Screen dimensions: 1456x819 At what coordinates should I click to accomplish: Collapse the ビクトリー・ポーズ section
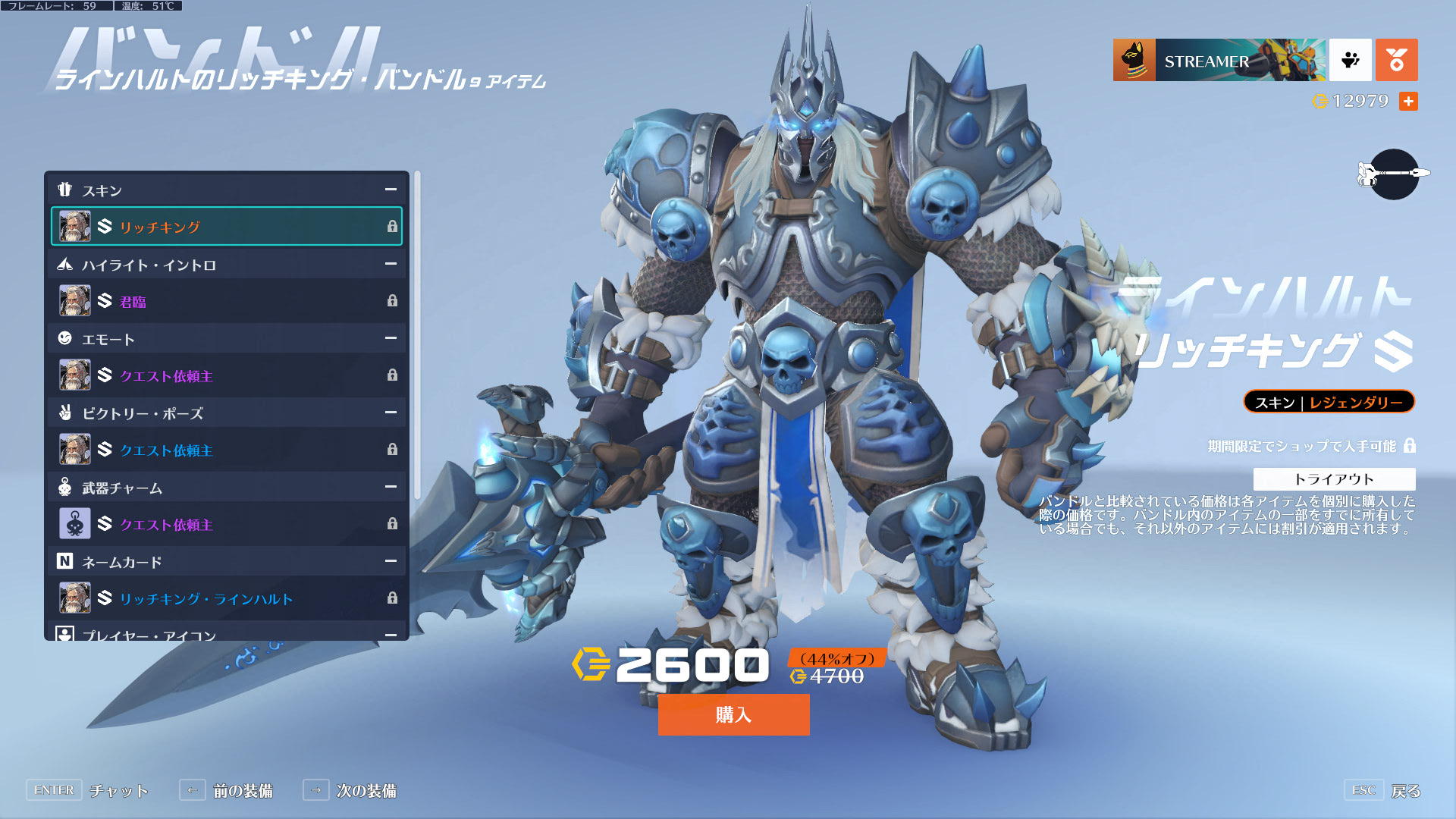[x=391, y=413]
